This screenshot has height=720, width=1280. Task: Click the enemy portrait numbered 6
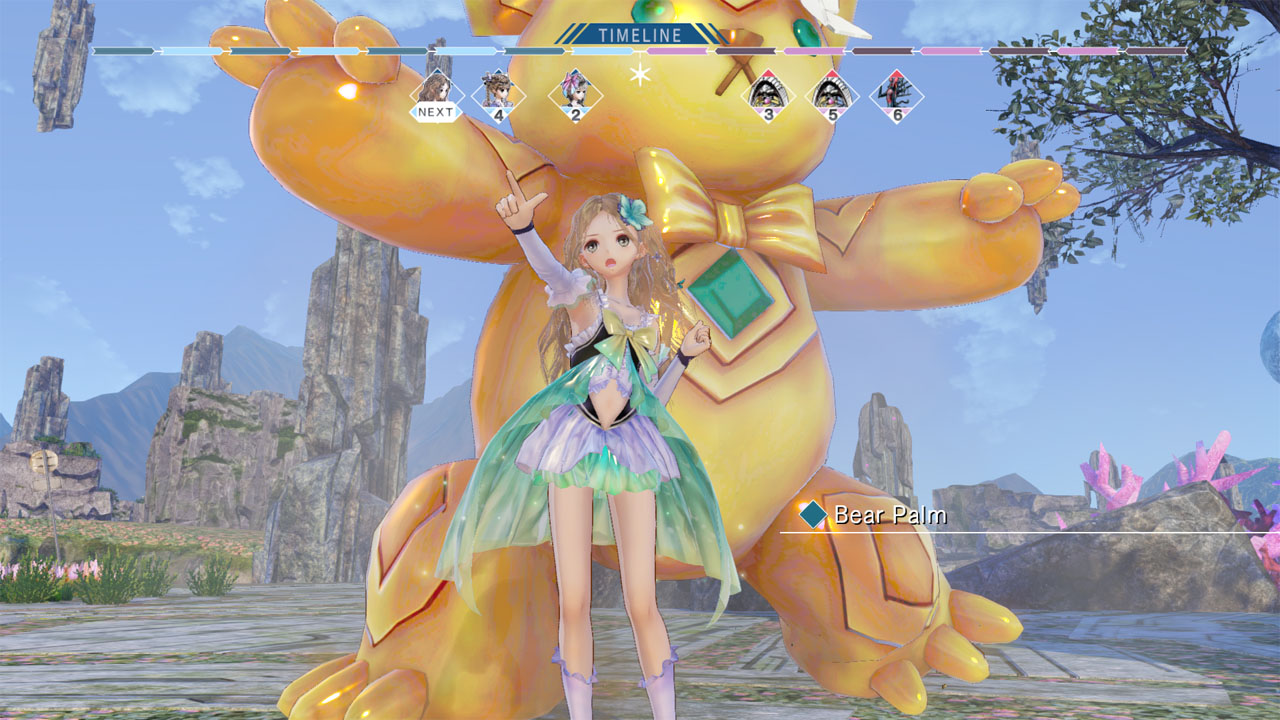click(896, 97)
